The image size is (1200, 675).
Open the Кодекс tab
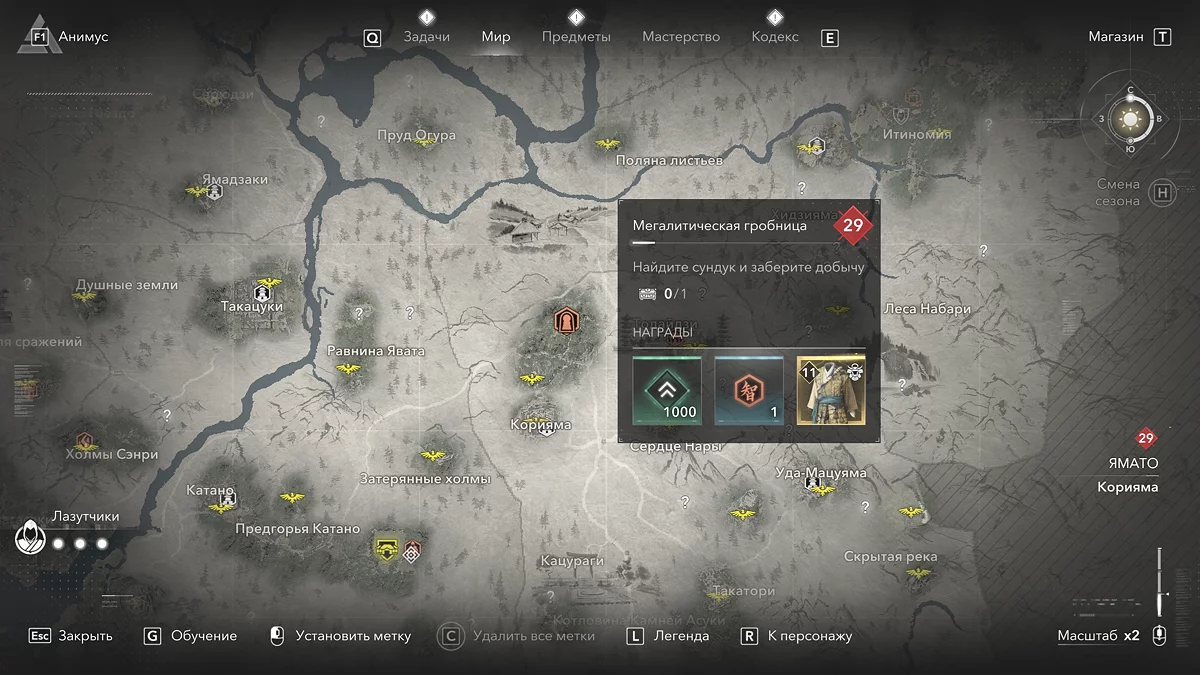pos(775,37)
